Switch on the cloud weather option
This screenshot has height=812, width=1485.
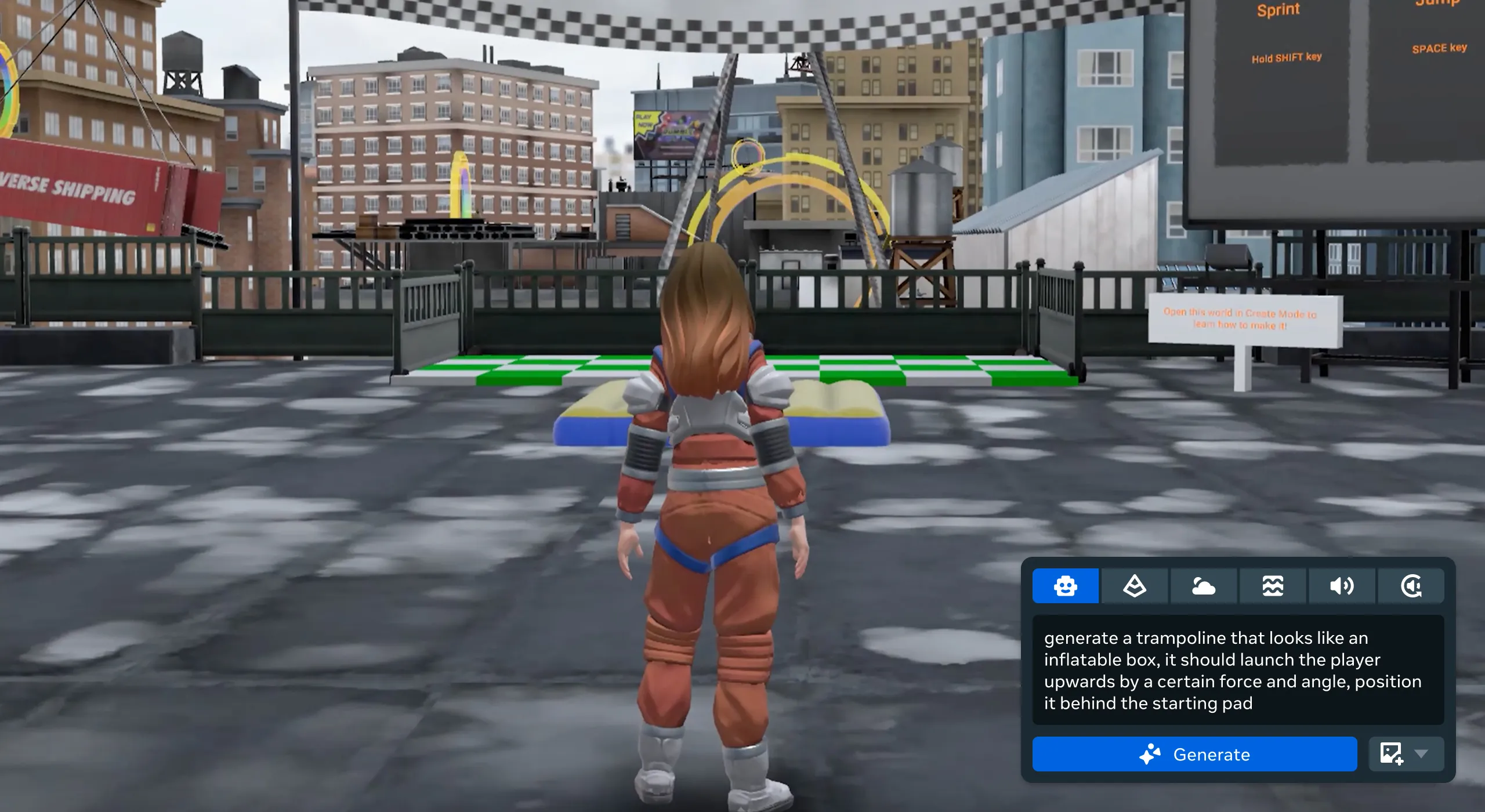coord(1204,586)
